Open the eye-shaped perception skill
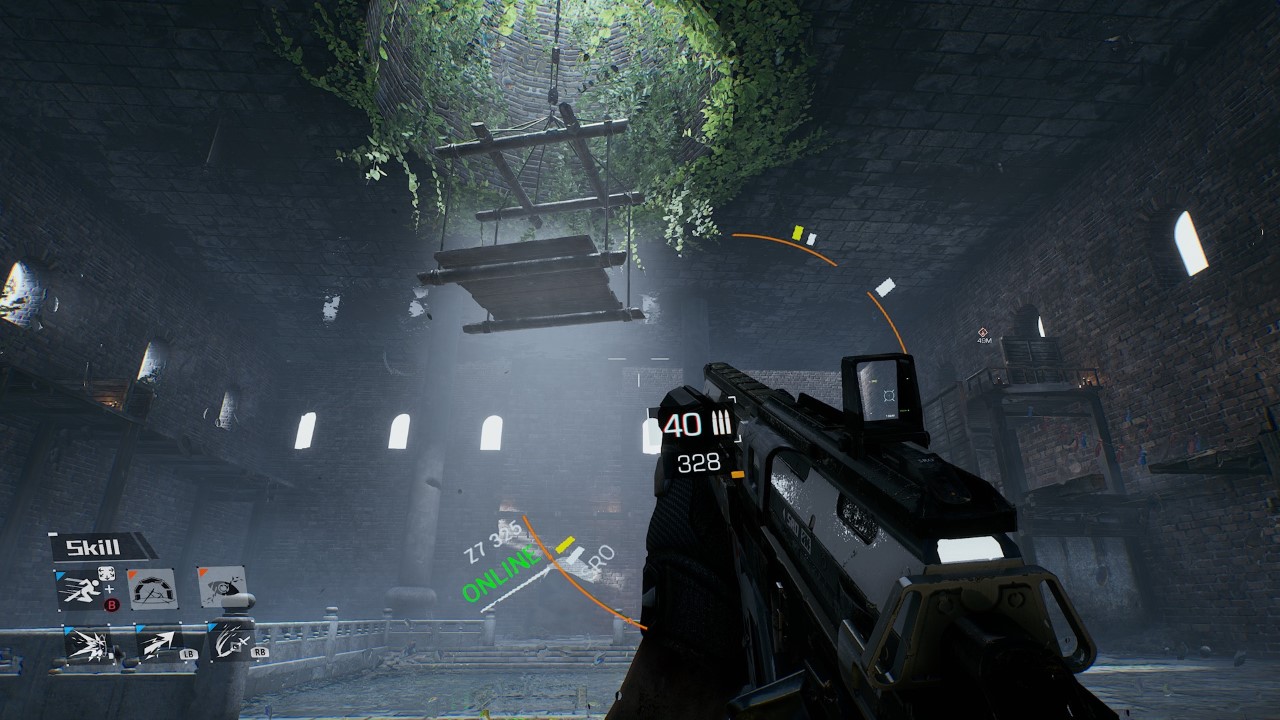 point(221,588)
